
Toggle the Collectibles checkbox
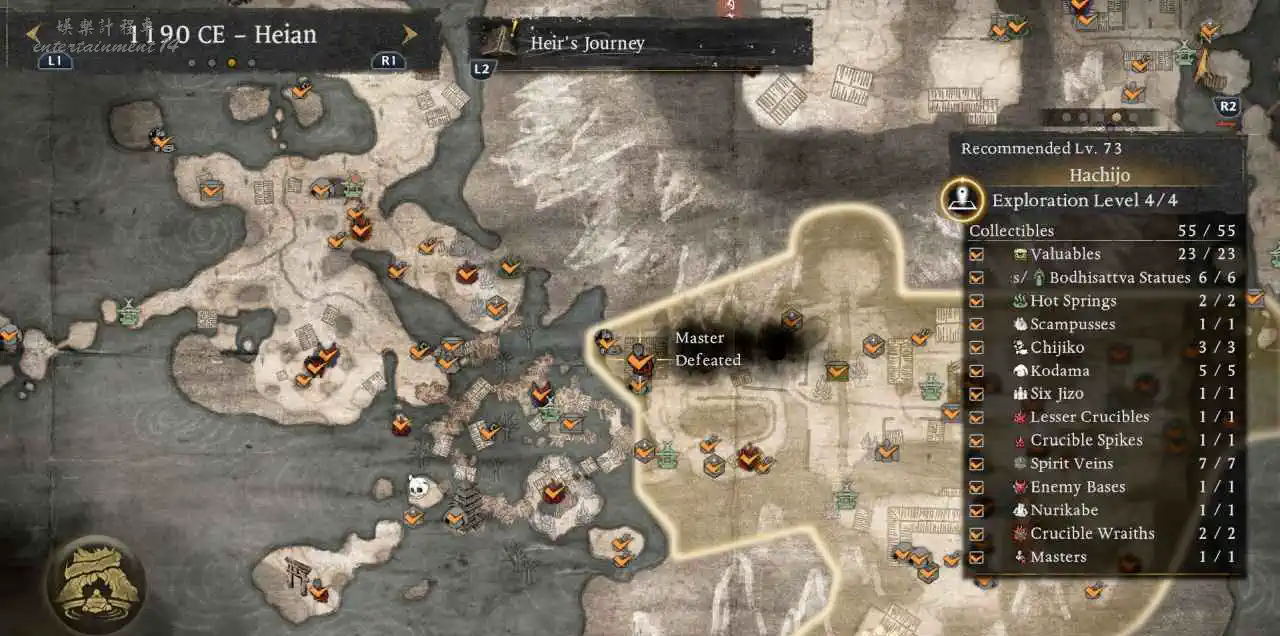pos(977,231)
